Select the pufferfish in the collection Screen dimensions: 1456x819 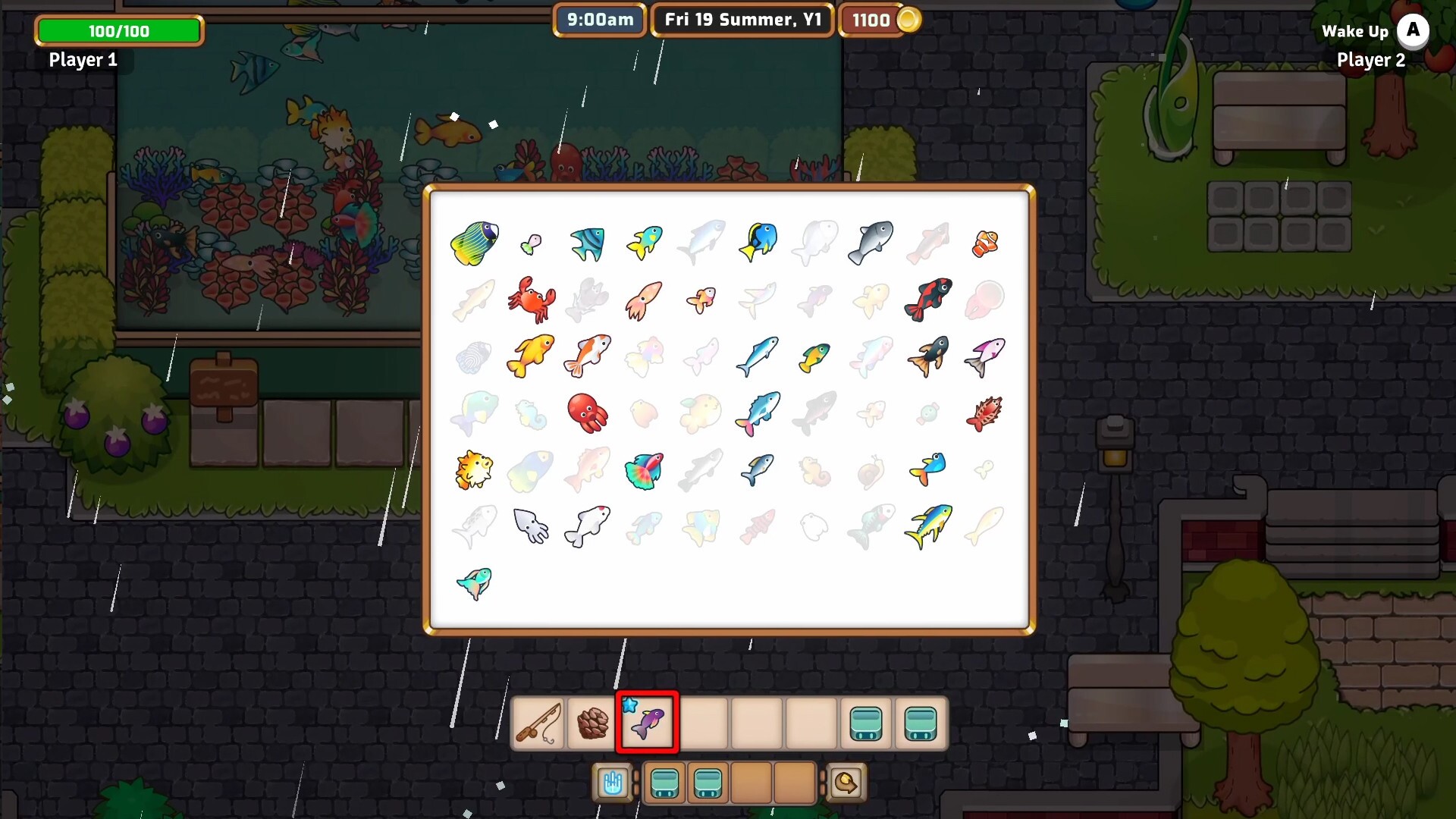click(x=474, y=470)
